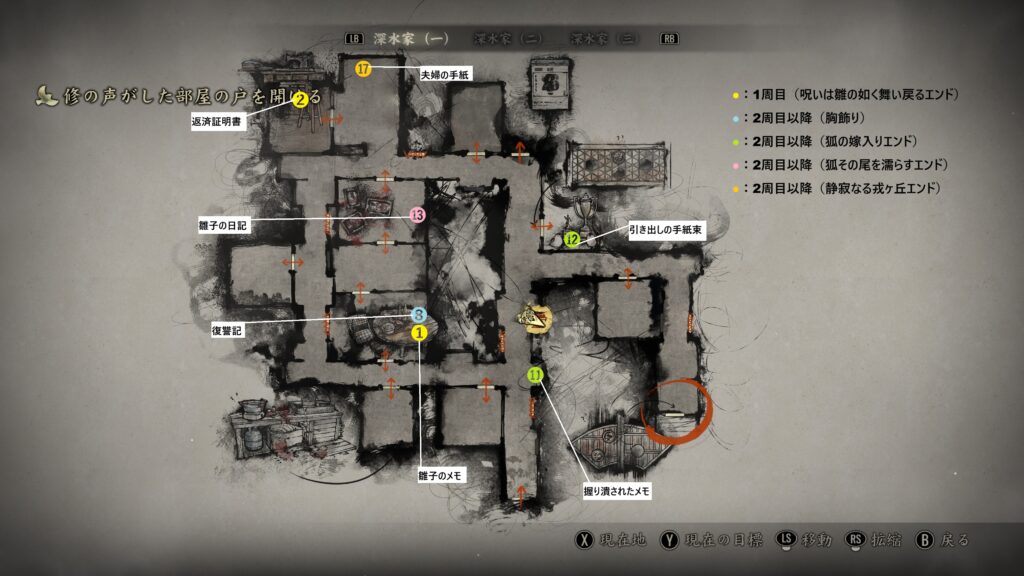Screen dimensions: 1024x576
Task: Switch to the 深水家（二）map tab
Action: [x=507, y=39]
